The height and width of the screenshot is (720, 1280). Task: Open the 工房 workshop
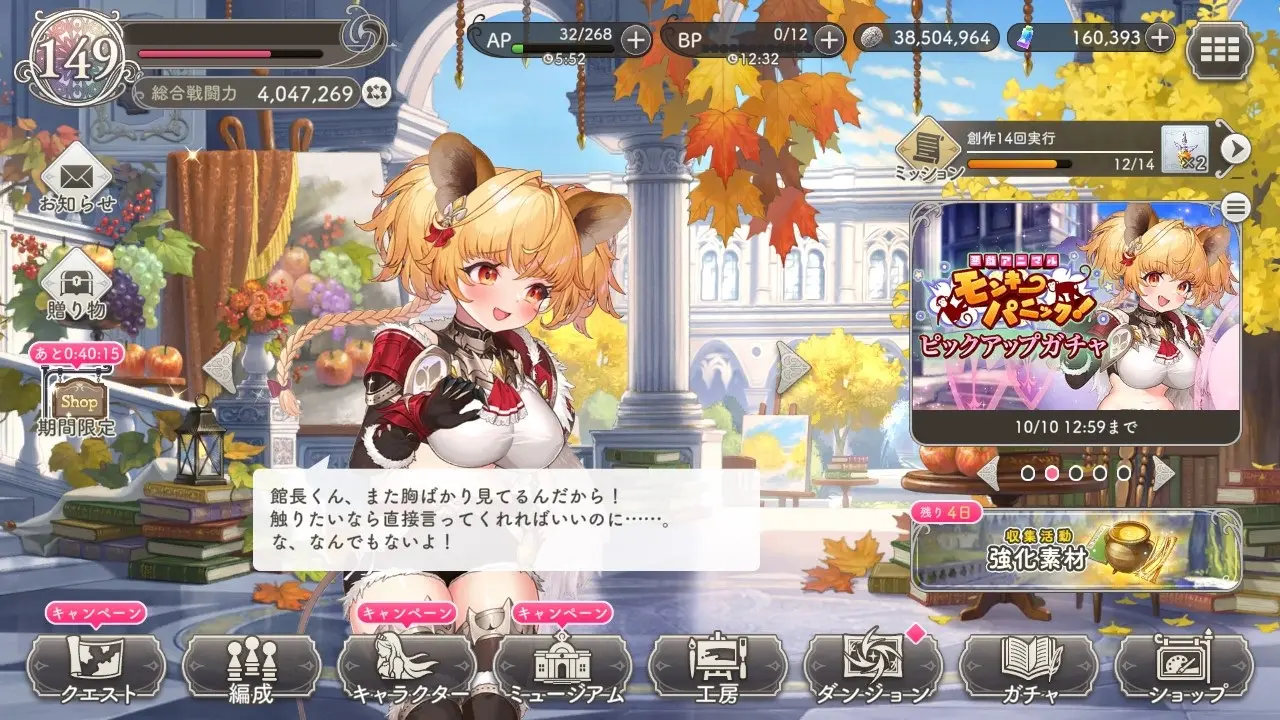pyautogui.click(x=718, y=667)
